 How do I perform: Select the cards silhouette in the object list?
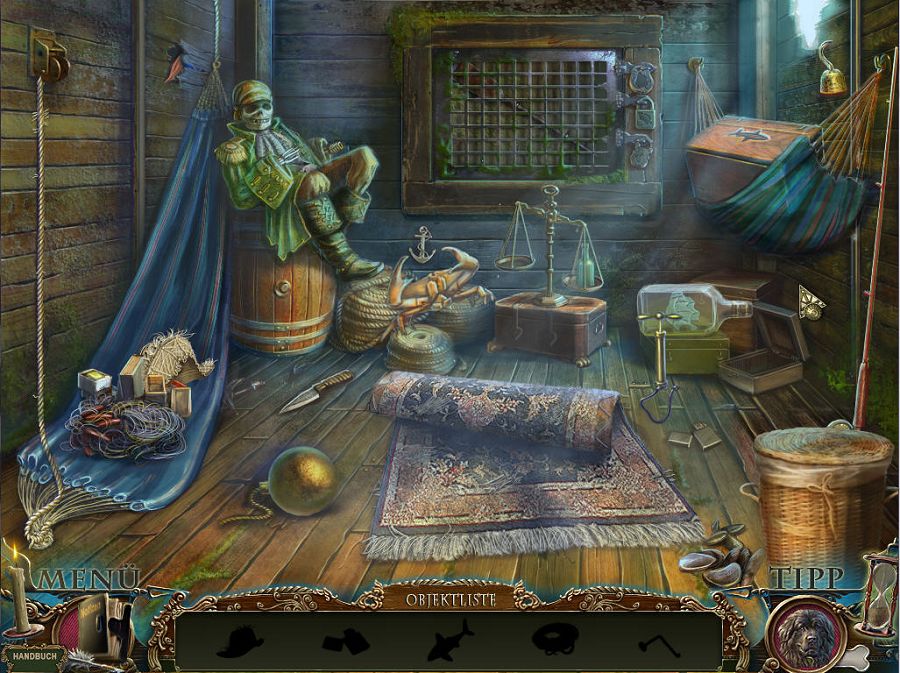346,641
